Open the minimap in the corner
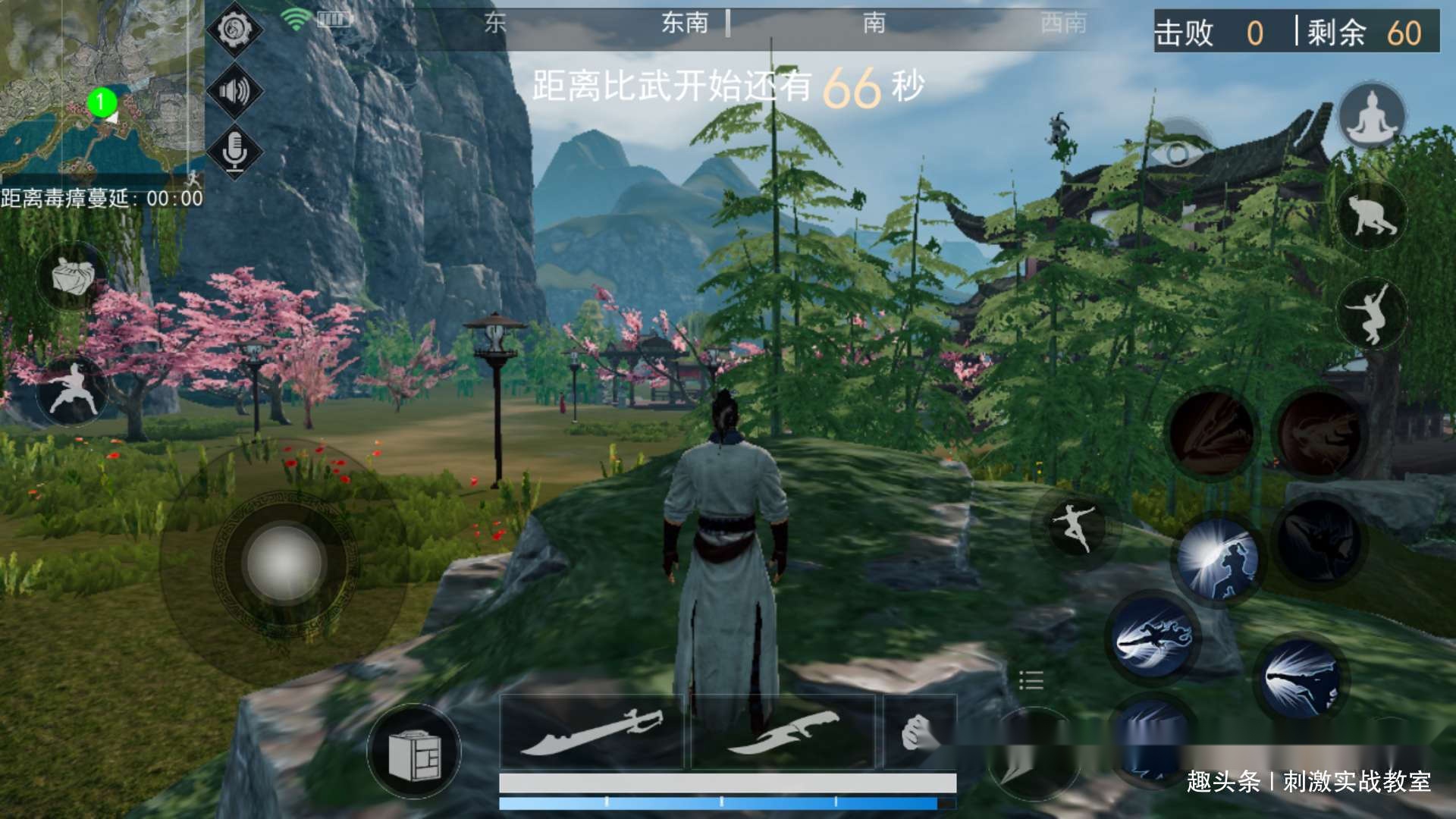 (x=101, y=87)
